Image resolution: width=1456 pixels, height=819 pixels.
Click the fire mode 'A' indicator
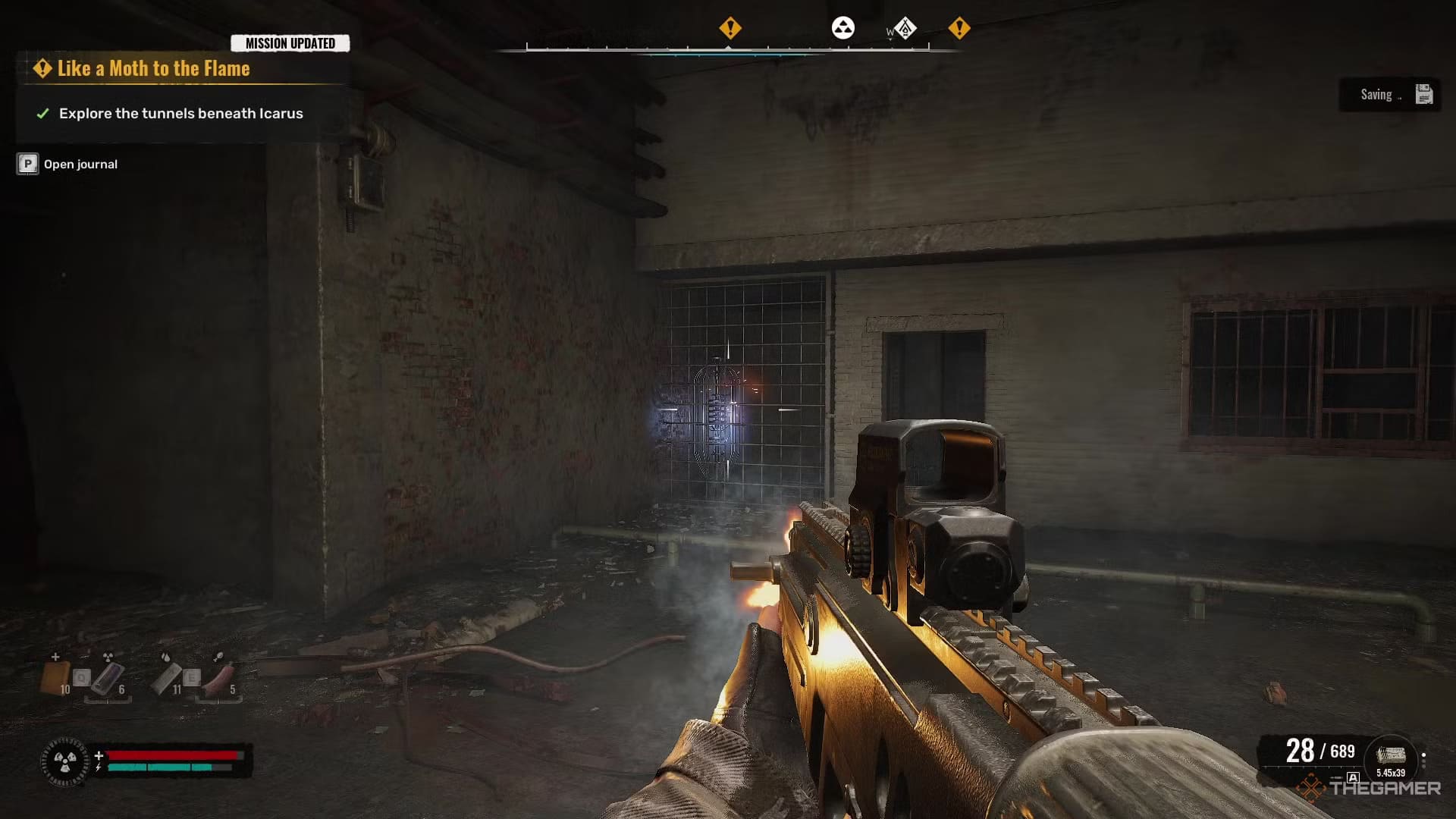coord(1353,777)
